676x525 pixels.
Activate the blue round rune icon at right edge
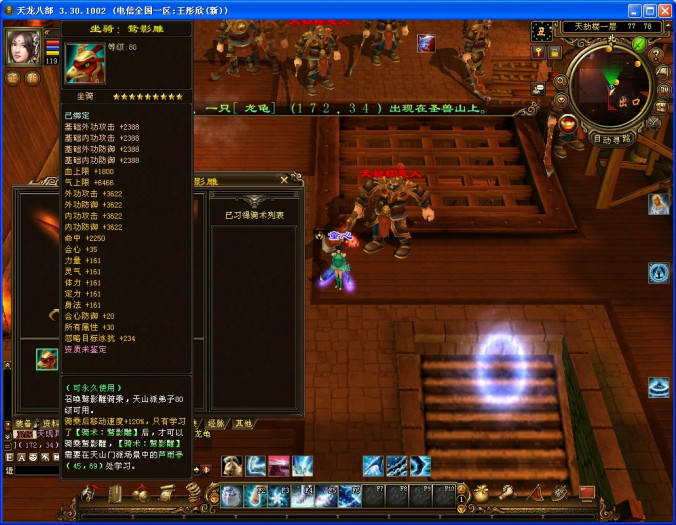click(x=658, y=272)
